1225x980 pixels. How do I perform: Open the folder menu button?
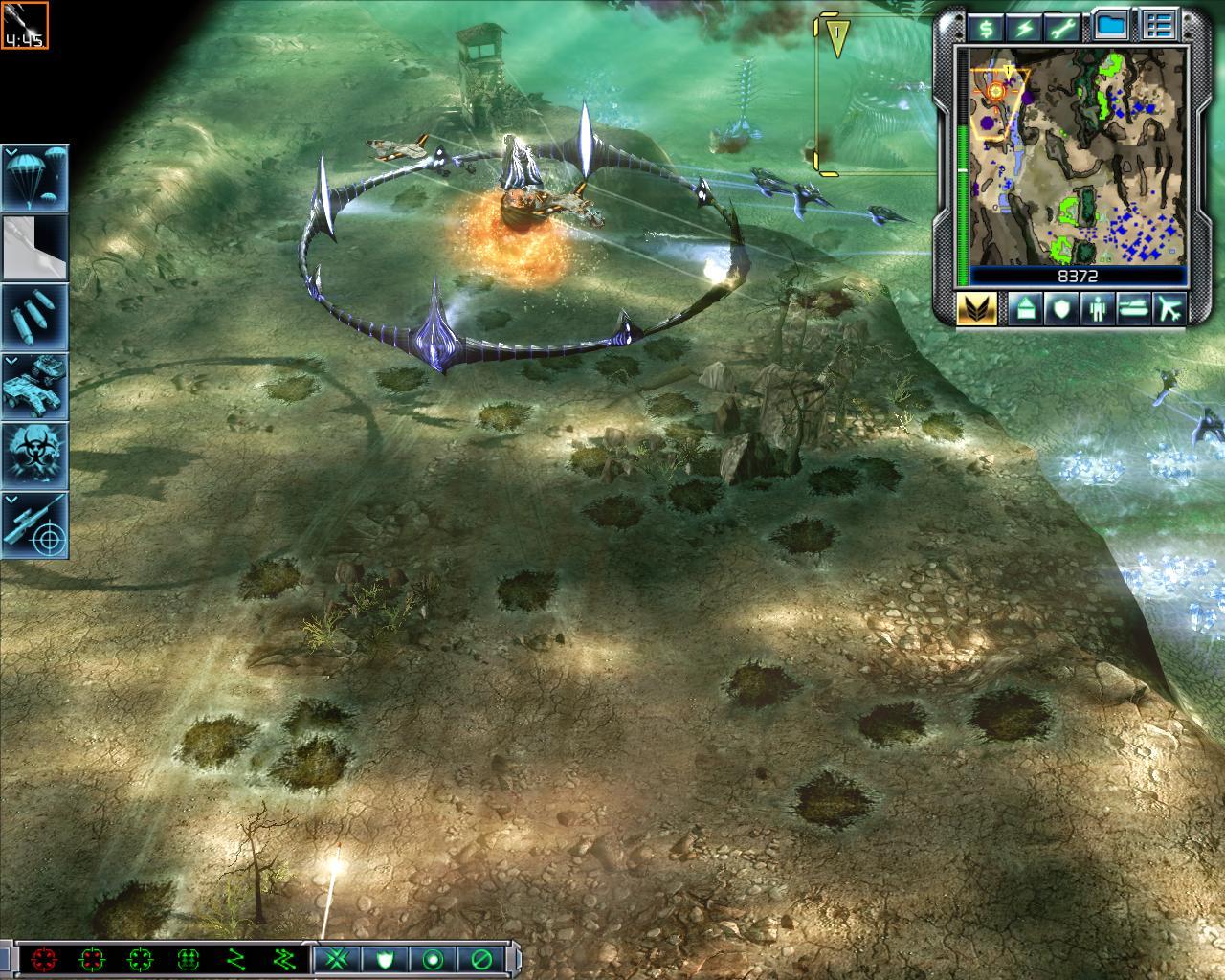coord(1111,26)
